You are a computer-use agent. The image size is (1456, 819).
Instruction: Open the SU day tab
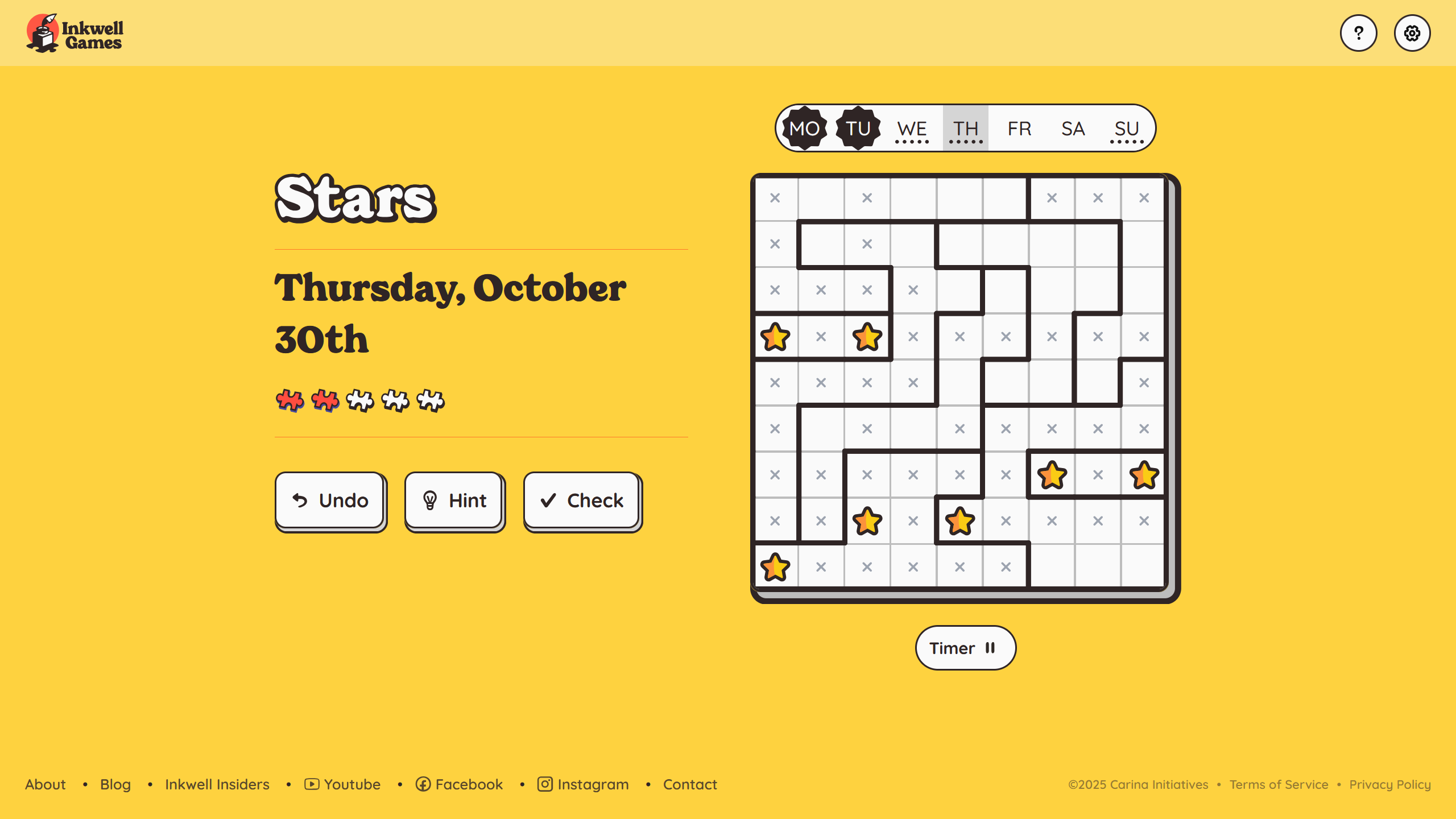[x=1126, y=129]
